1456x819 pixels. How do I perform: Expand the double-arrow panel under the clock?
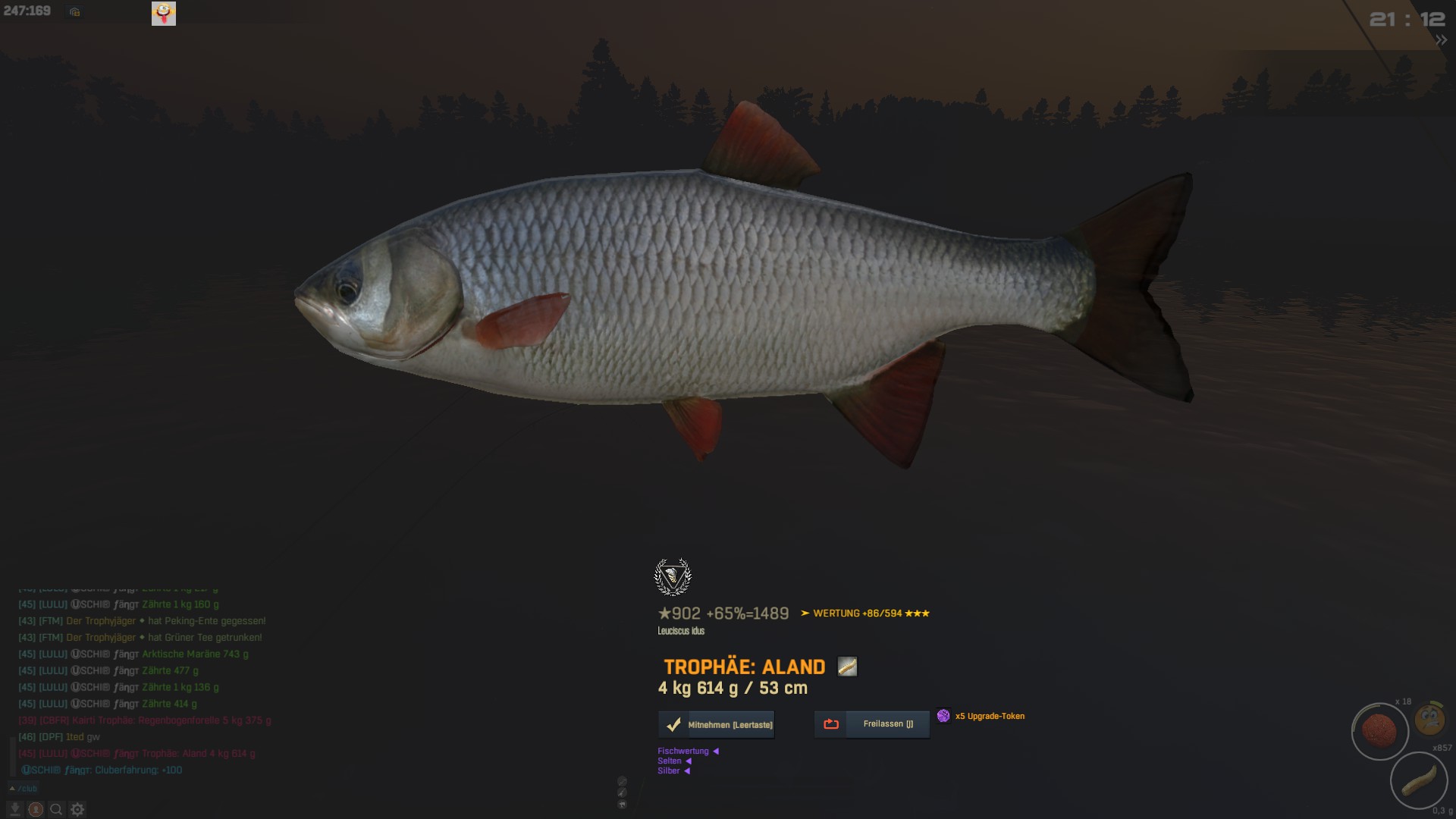(1441, 41)
